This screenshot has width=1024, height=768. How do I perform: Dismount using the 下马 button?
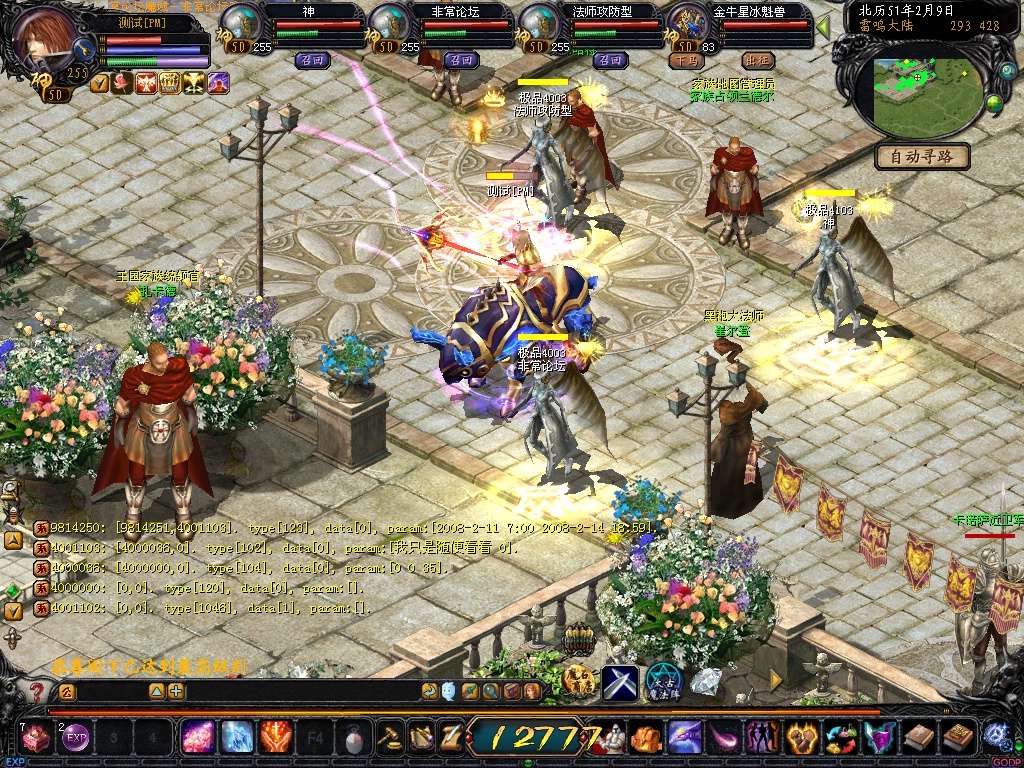click(685, 60)
